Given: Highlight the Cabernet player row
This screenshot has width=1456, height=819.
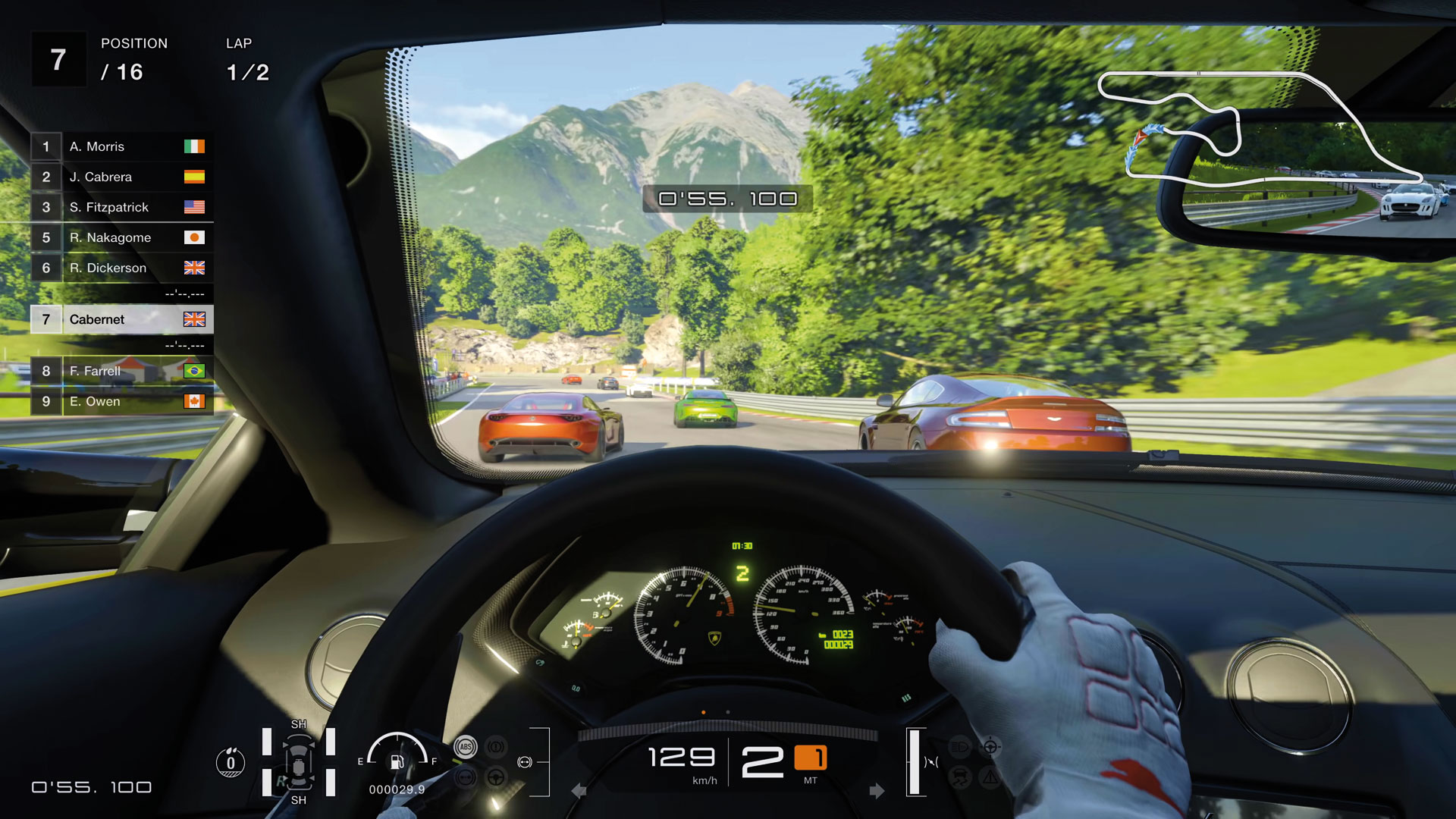Looking at the screenshot, I should click(121, 319).
